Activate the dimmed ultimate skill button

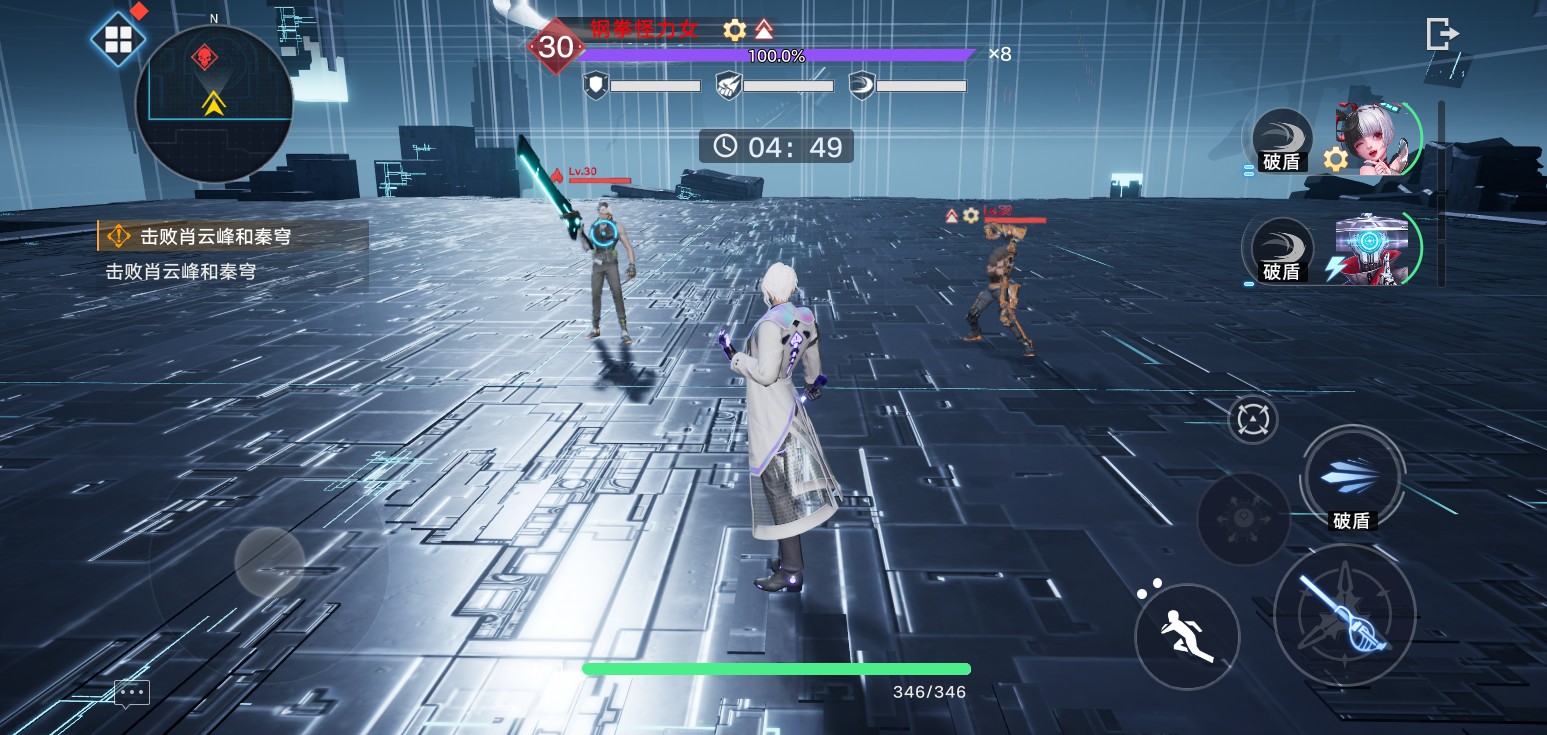pos(1243,518)
